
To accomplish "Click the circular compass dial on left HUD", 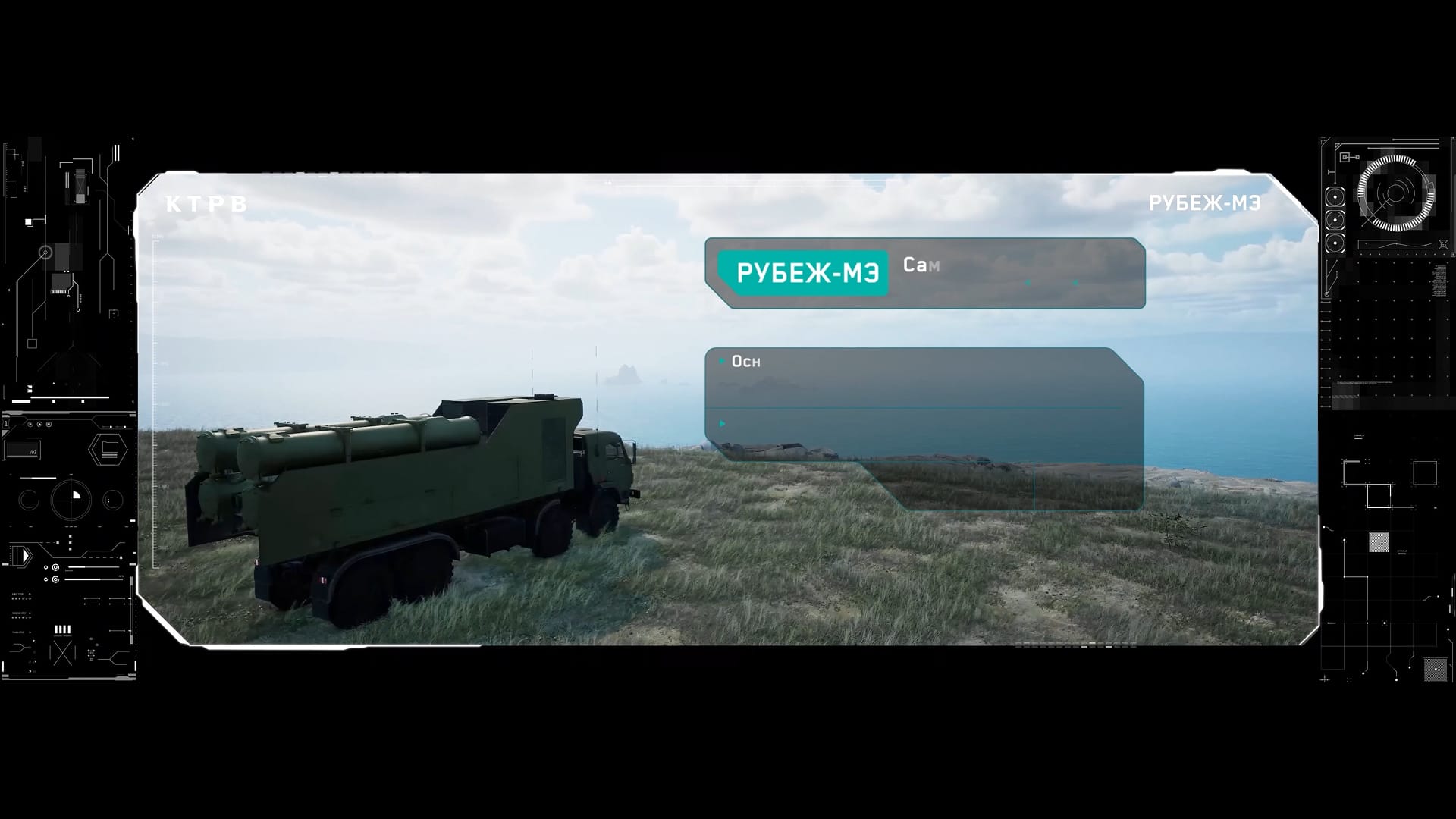I will click(x=72, y=499).
